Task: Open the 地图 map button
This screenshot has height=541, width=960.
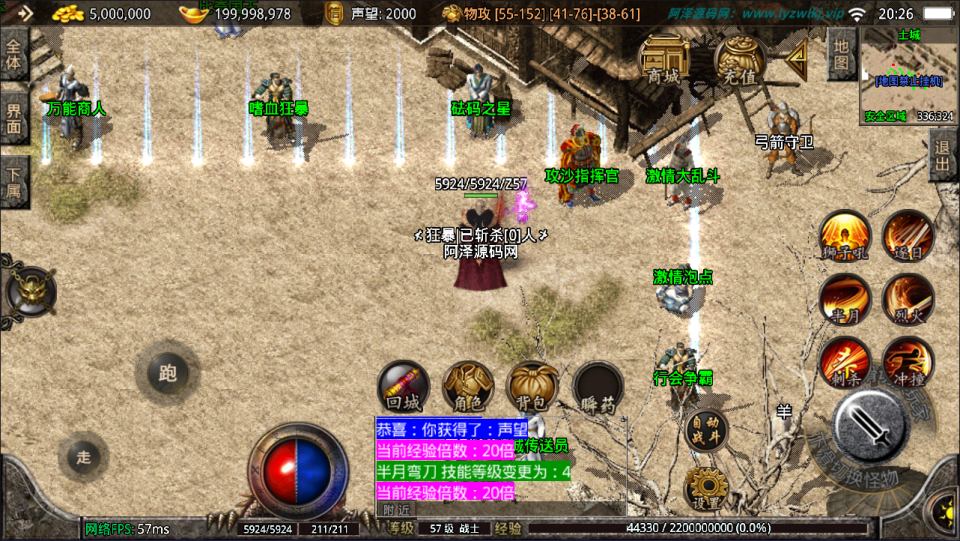Action: click(841, 54)
